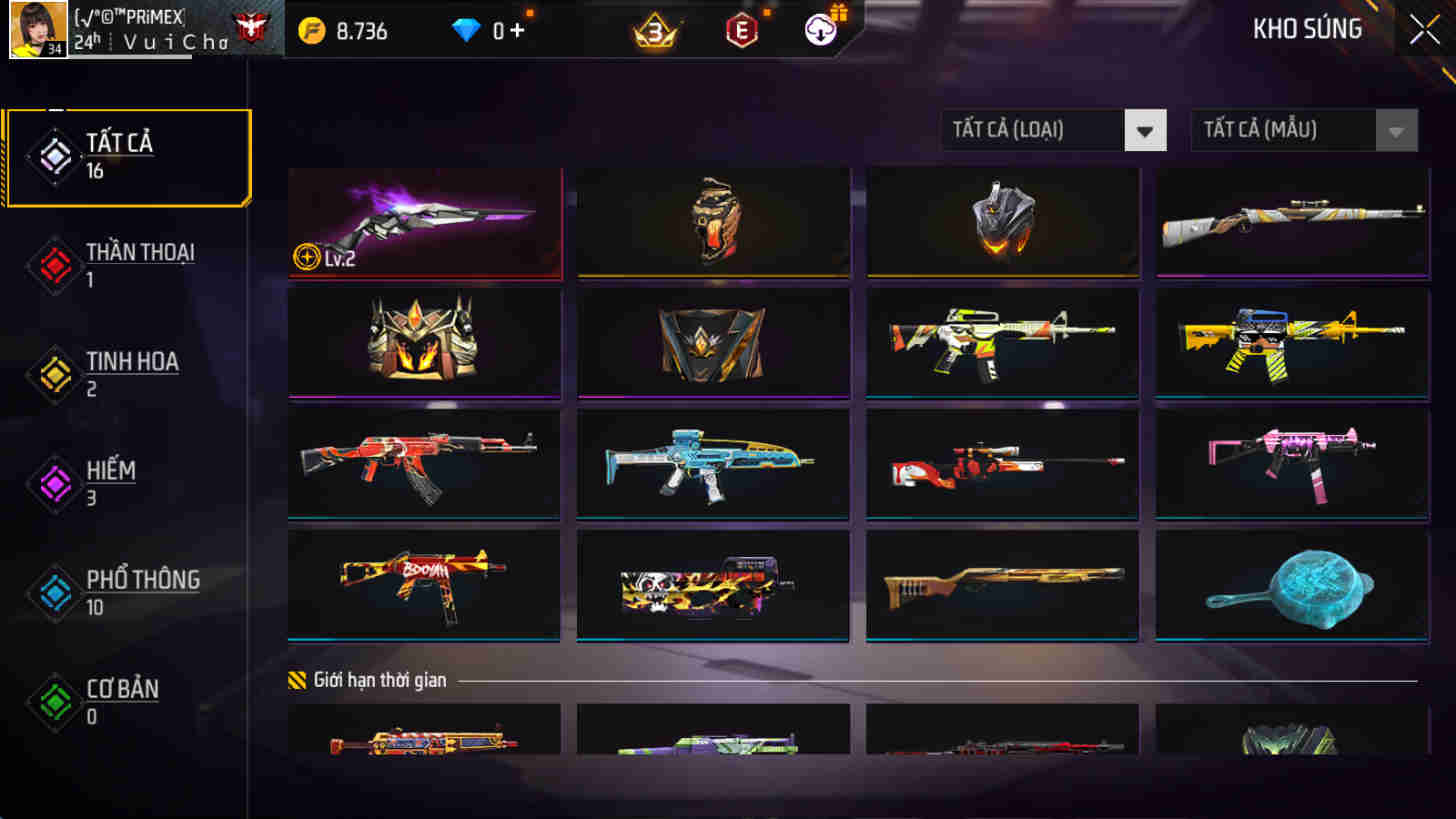Select the Lv.2 purple weapon skin
This screenshot has width=1456, height=819.
(x=424, y=222)
